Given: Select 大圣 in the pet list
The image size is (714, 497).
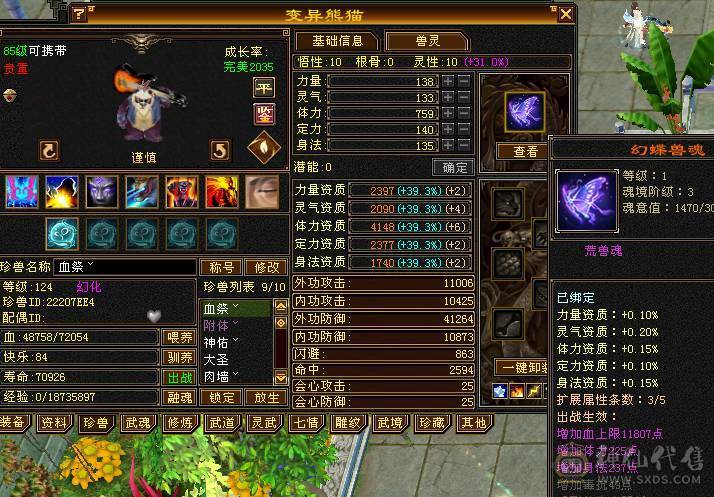Looking at the screenshot, I should pos(218,359).
